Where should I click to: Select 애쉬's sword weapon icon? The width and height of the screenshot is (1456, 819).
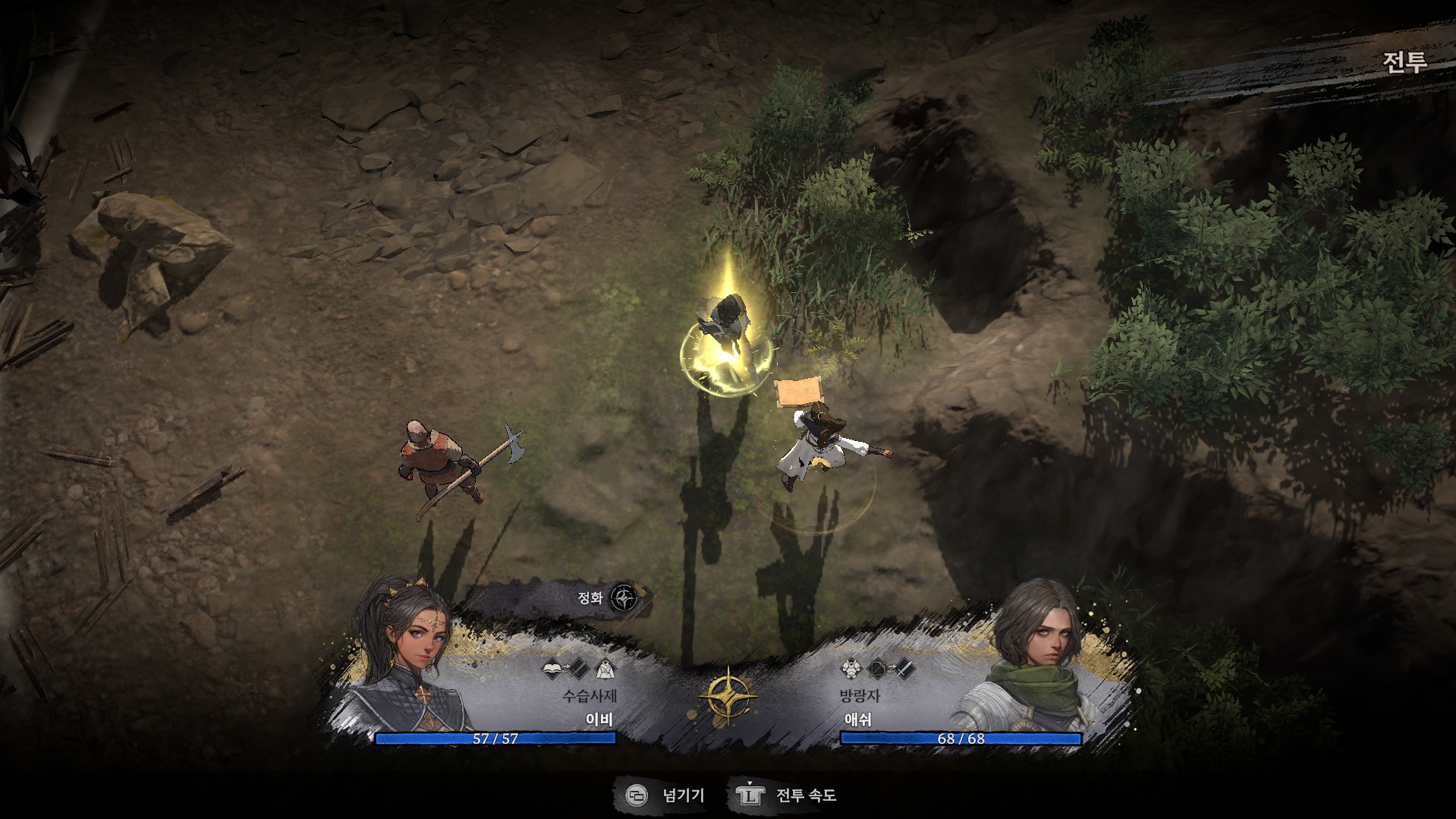903,669
